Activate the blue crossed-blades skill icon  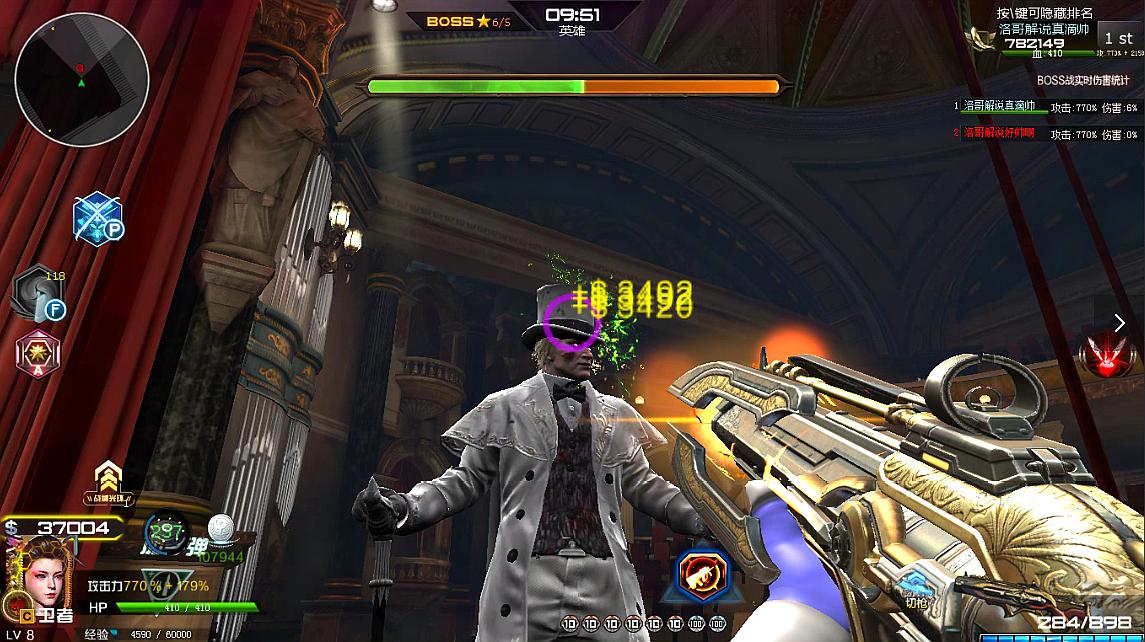(98, 218)
